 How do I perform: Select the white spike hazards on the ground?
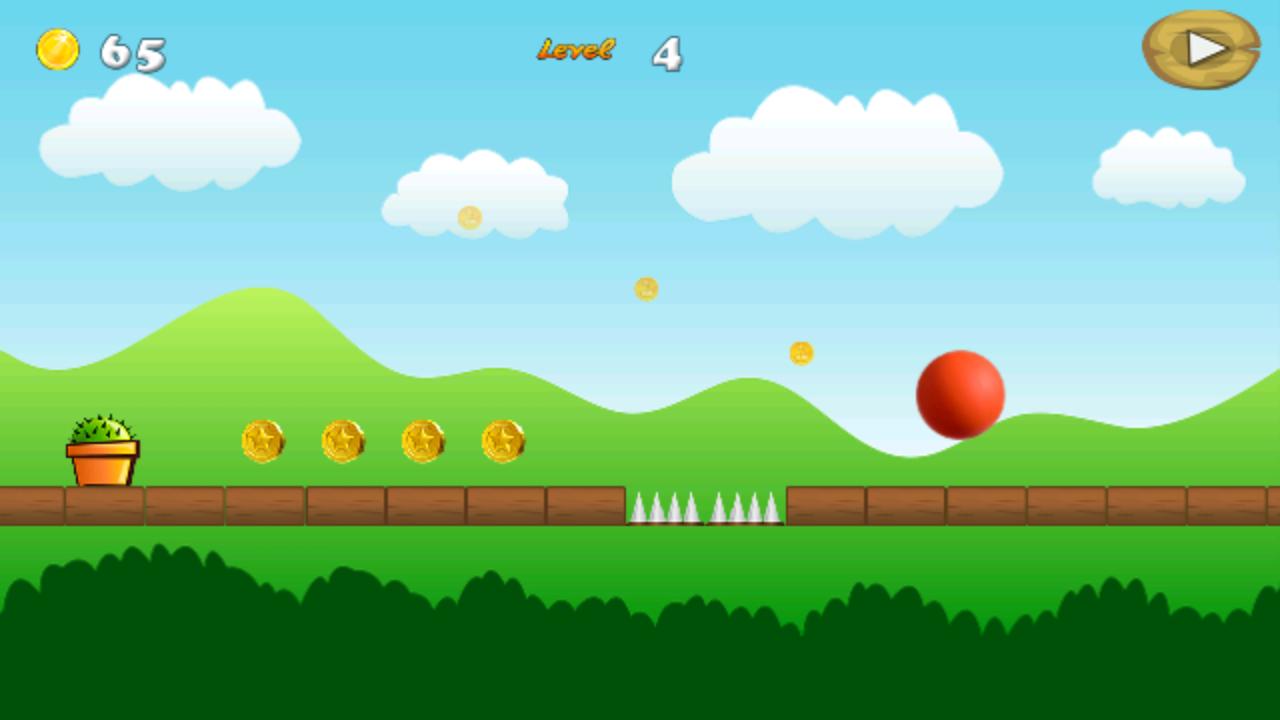pos(705,505)
